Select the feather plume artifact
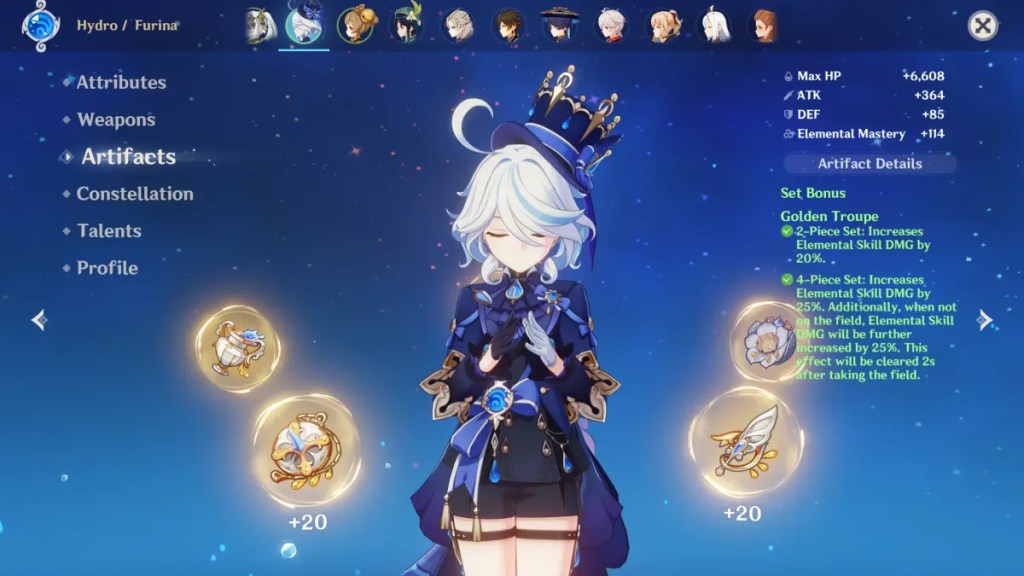The image size is (1024, 576). [745, 442]
